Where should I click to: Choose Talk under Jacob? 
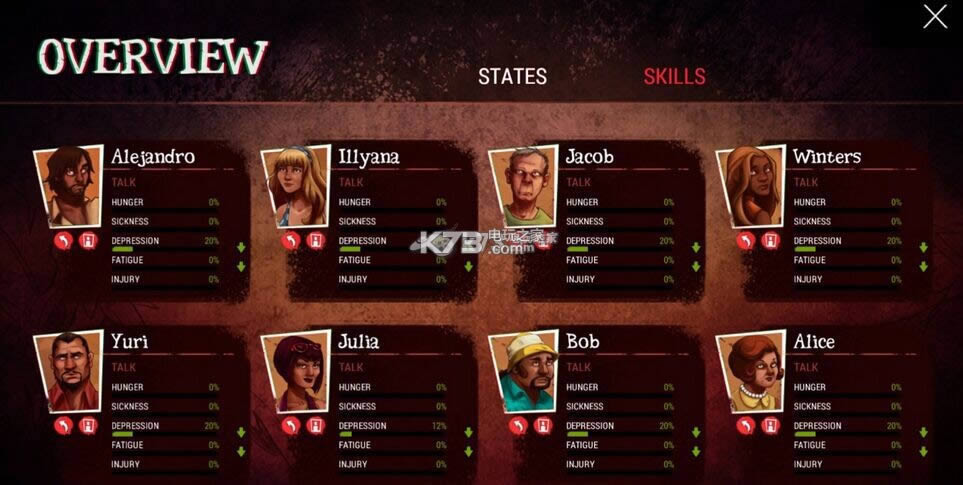pyautogui.click(x=579, y=182)
